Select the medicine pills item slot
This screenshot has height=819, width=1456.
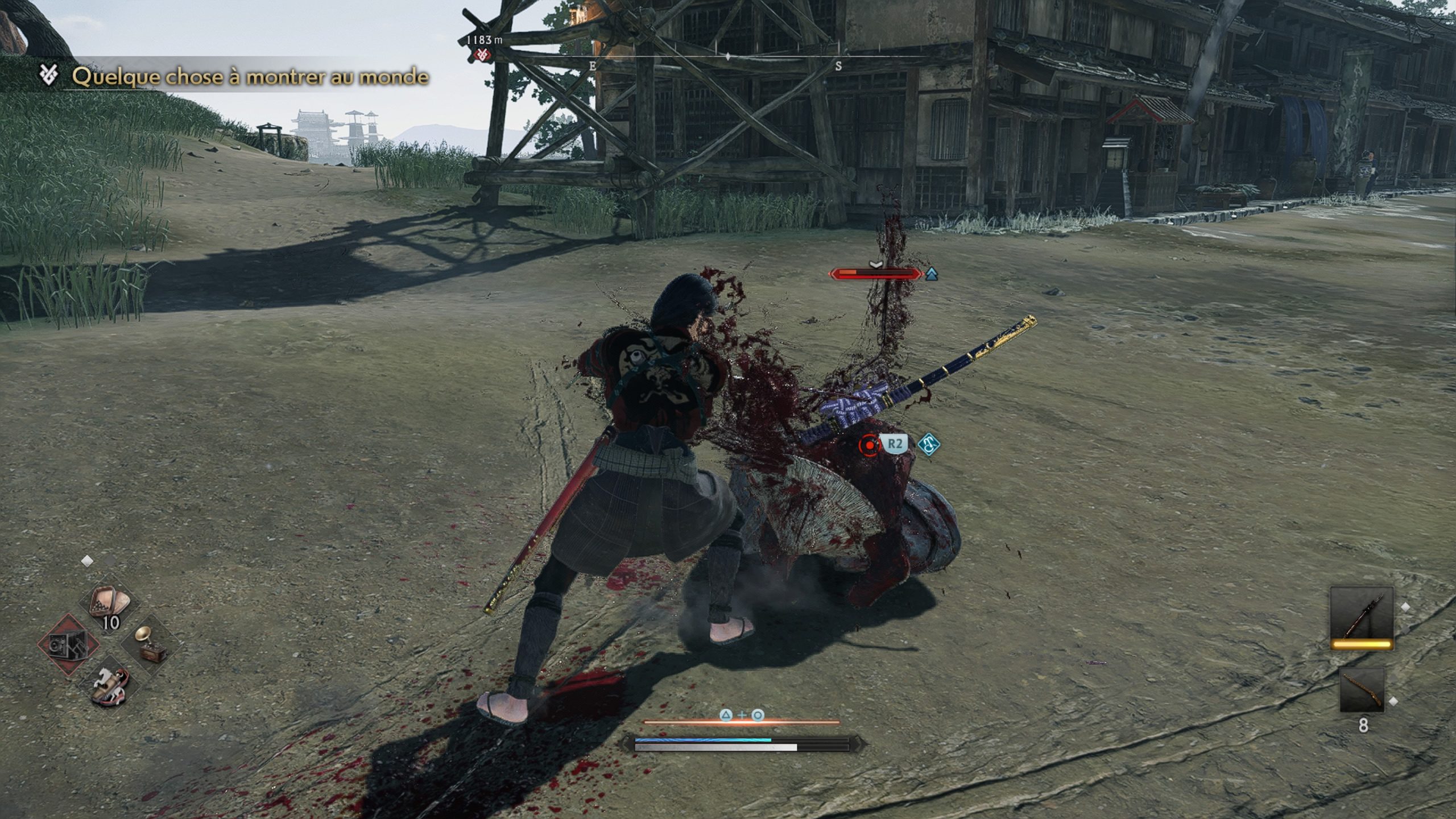(111, 605)
